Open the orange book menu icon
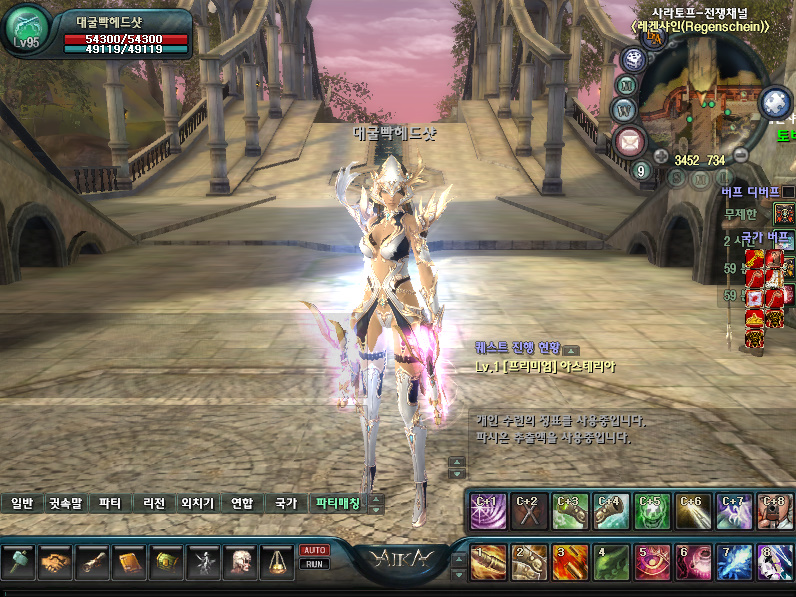This screenshot has height=597, width=796. 129,563
